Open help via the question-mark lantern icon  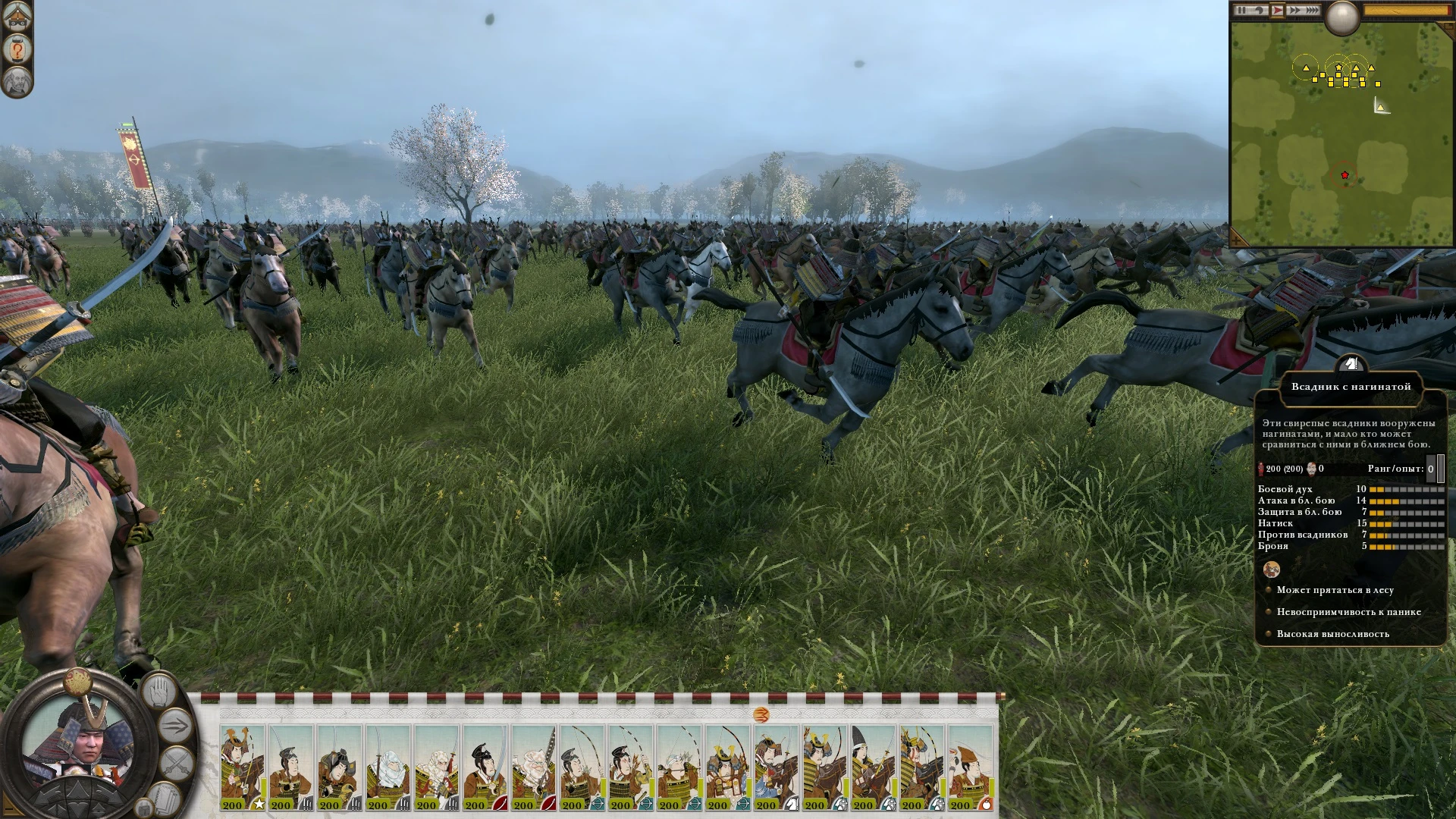click(17, 49)
